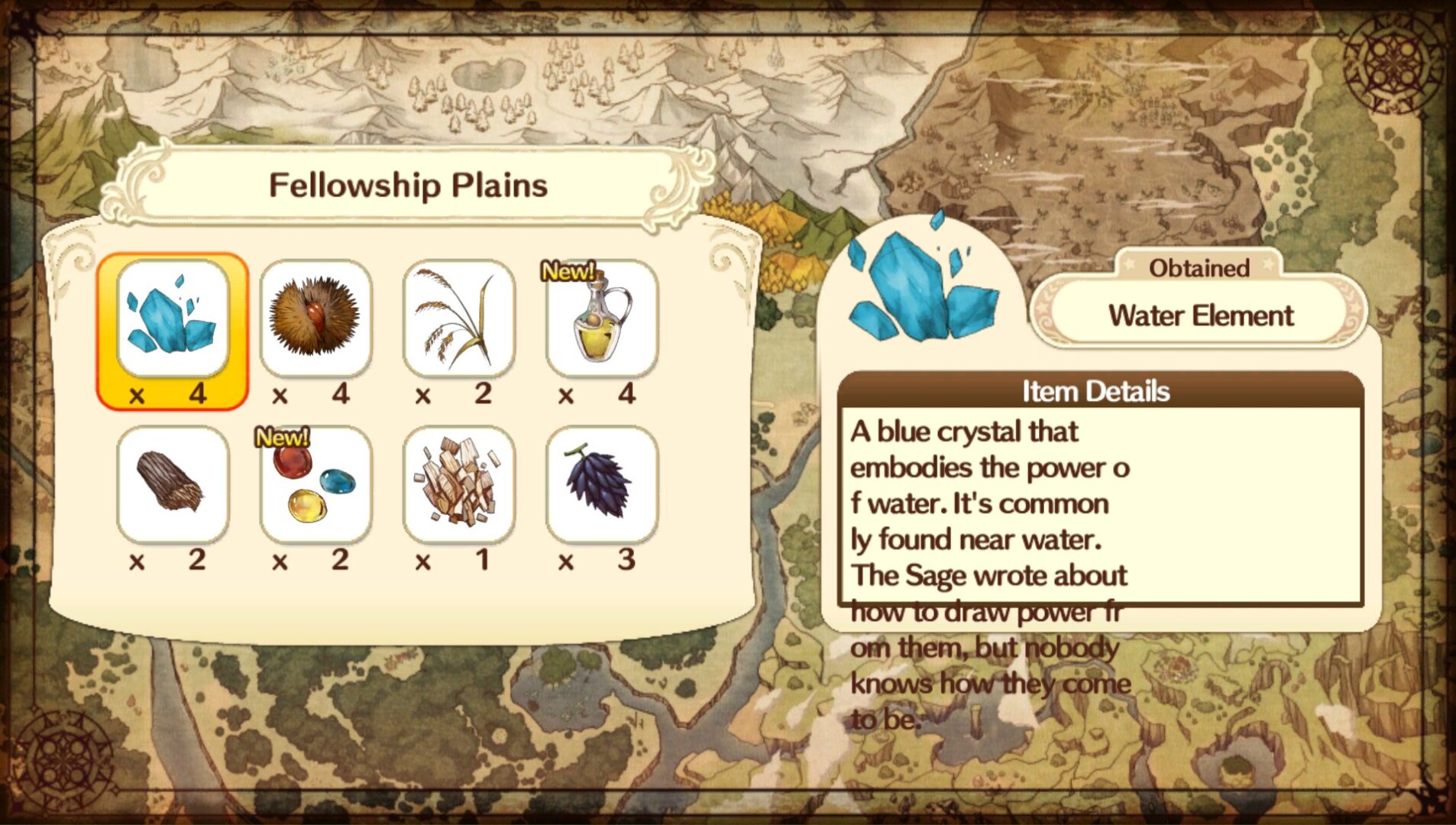
Task: Select the Water Element crystal slot
Action: (x=173, y=319)
